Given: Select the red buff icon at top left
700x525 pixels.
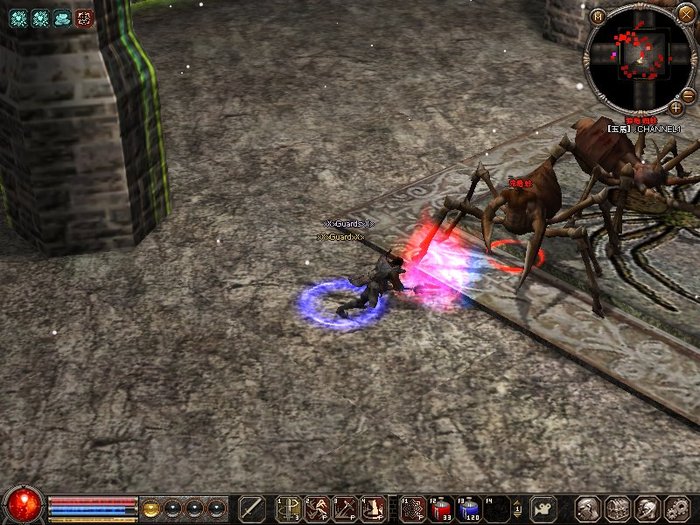Looking at the screenshot, I should pyautogui.click(x=84, y=17).
